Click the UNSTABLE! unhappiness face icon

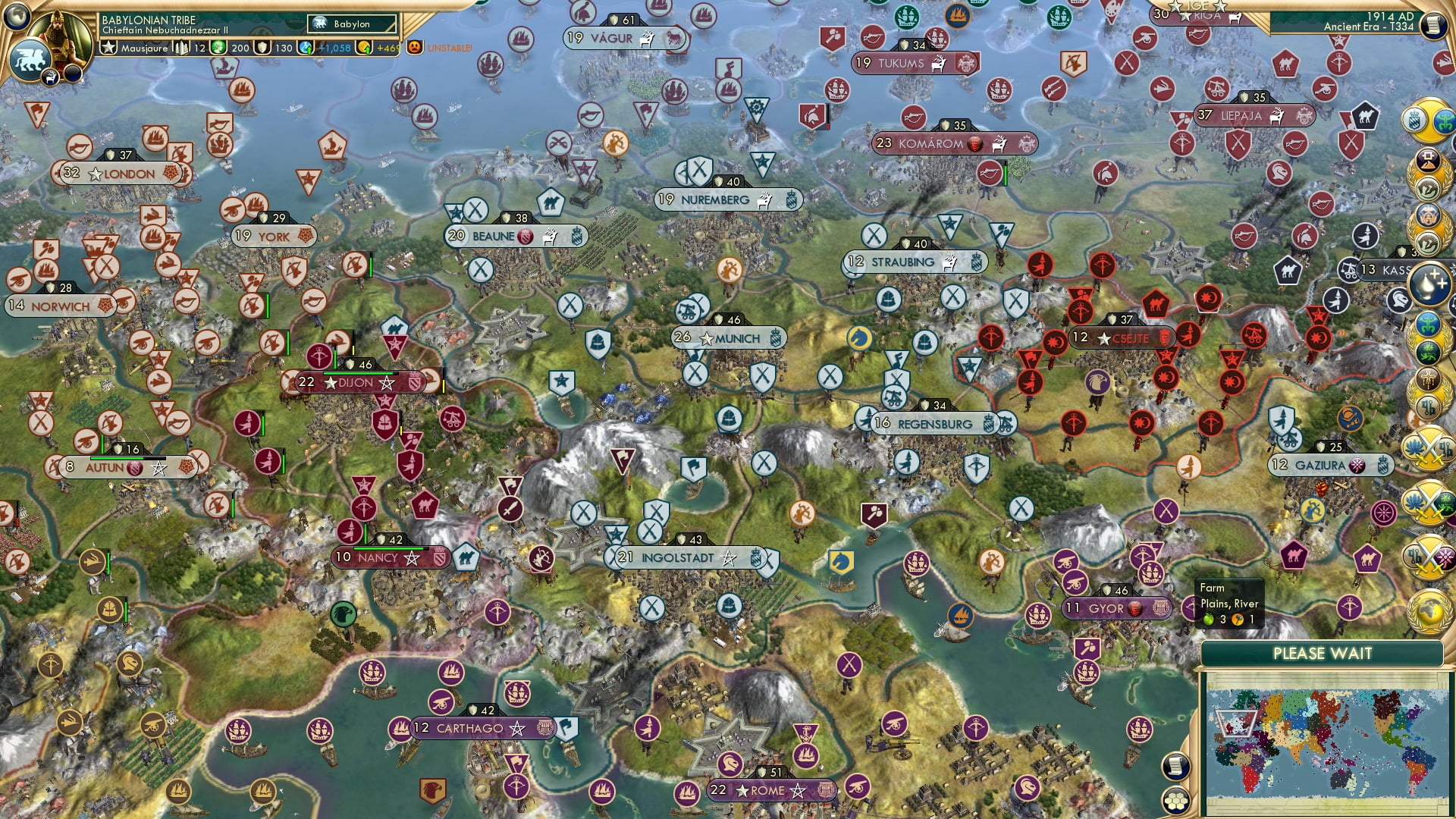(413, 48)
